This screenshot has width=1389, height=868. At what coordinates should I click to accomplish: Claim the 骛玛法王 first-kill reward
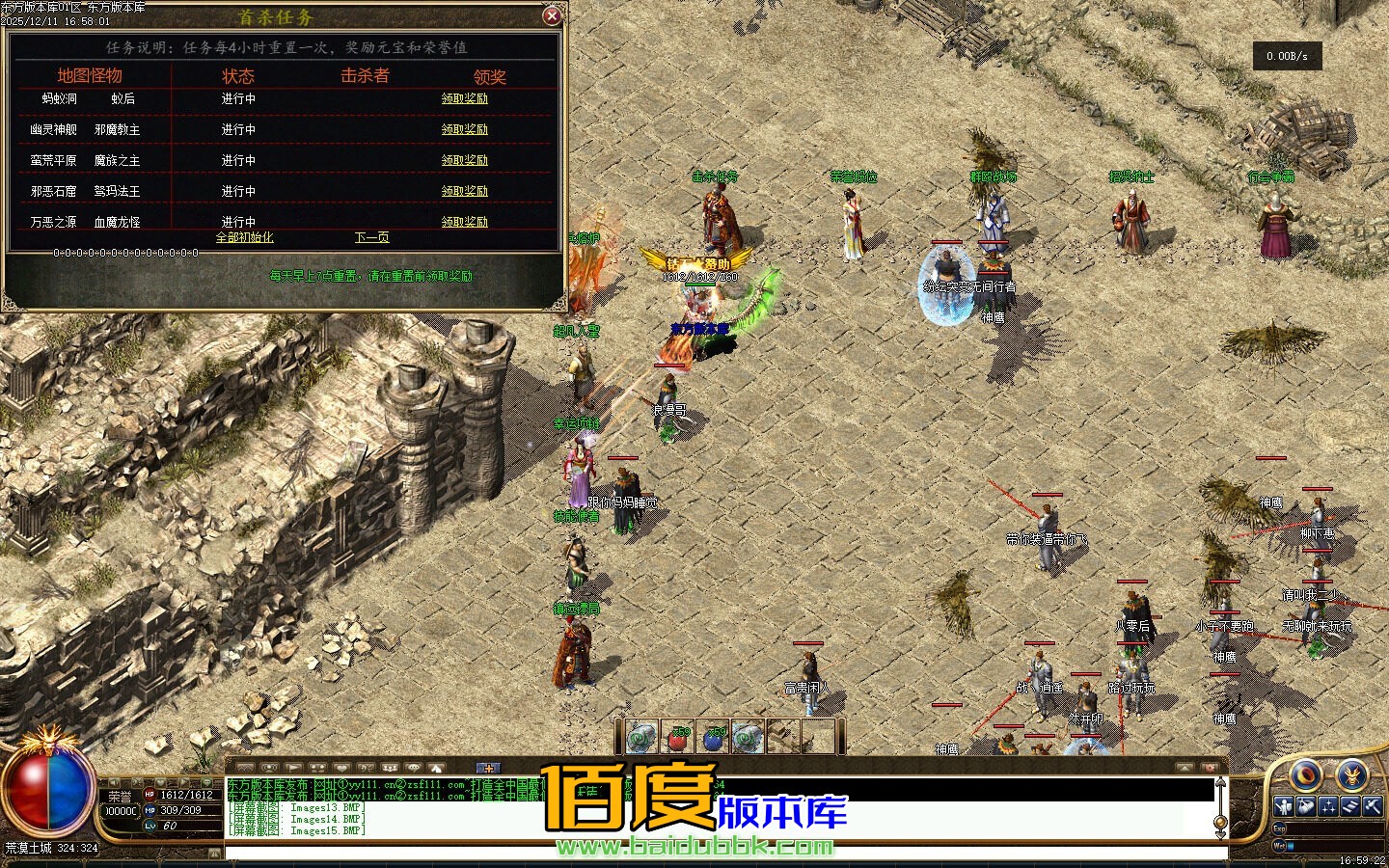pyautogui.click(x=464, y=191)
